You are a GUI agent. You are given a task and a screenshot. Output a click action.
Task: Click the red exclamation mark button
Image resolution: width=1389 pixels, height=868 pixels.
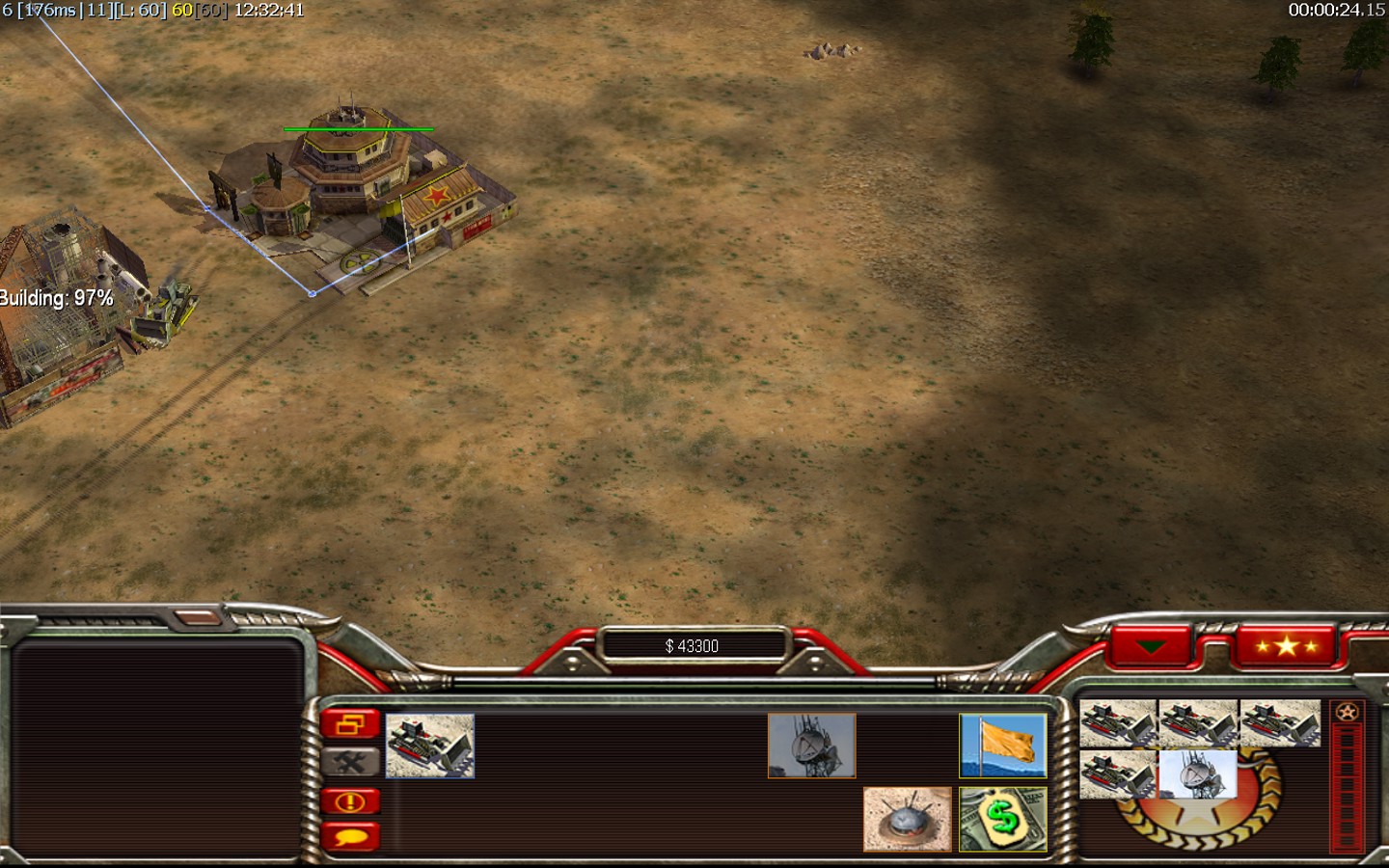[x=350, y=800]
